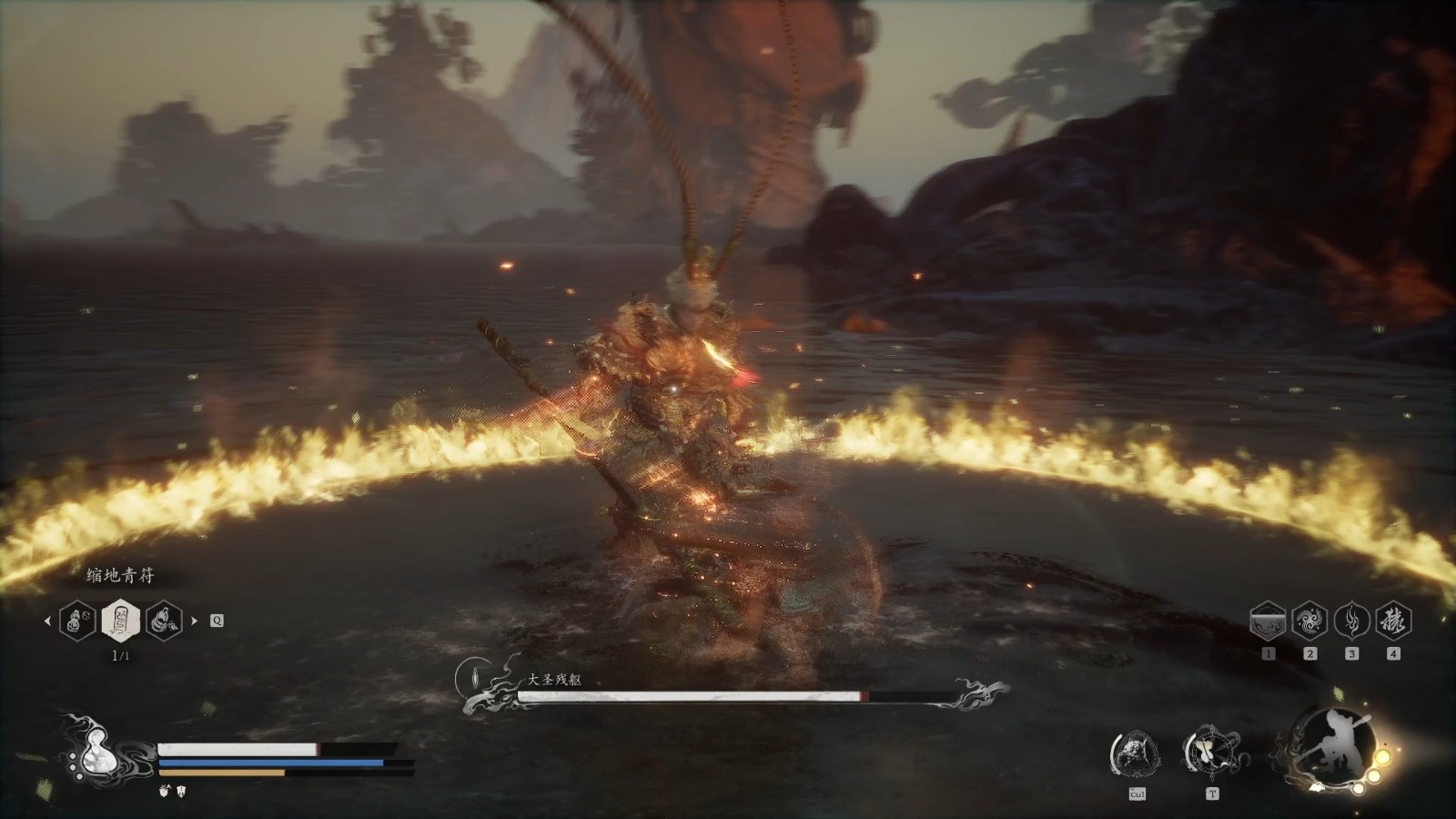
Task: Cast the swirling cloud spell
Action: pyautogui.click(x=1309, y=622)
